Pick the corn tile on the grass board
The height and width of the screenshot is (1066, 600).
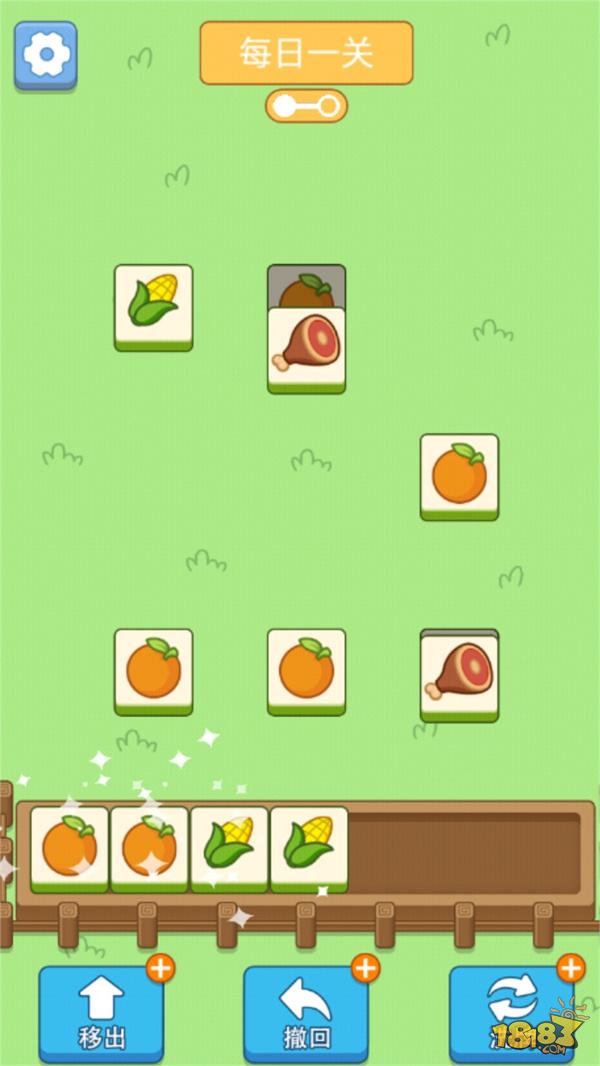click(x=153, y=306)
